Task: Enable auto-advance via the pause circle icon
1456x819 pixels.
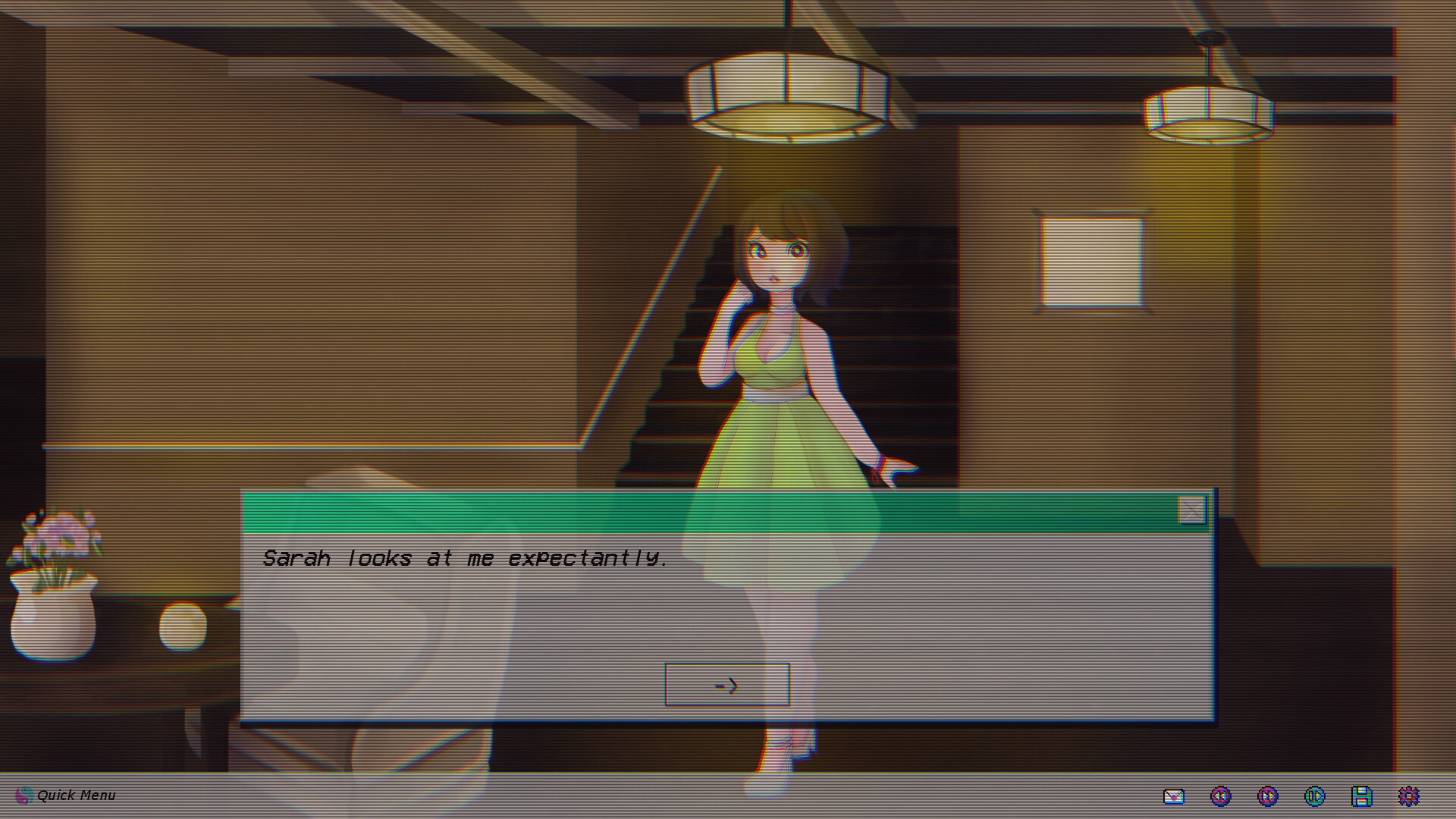Action: coord(1316,795)
